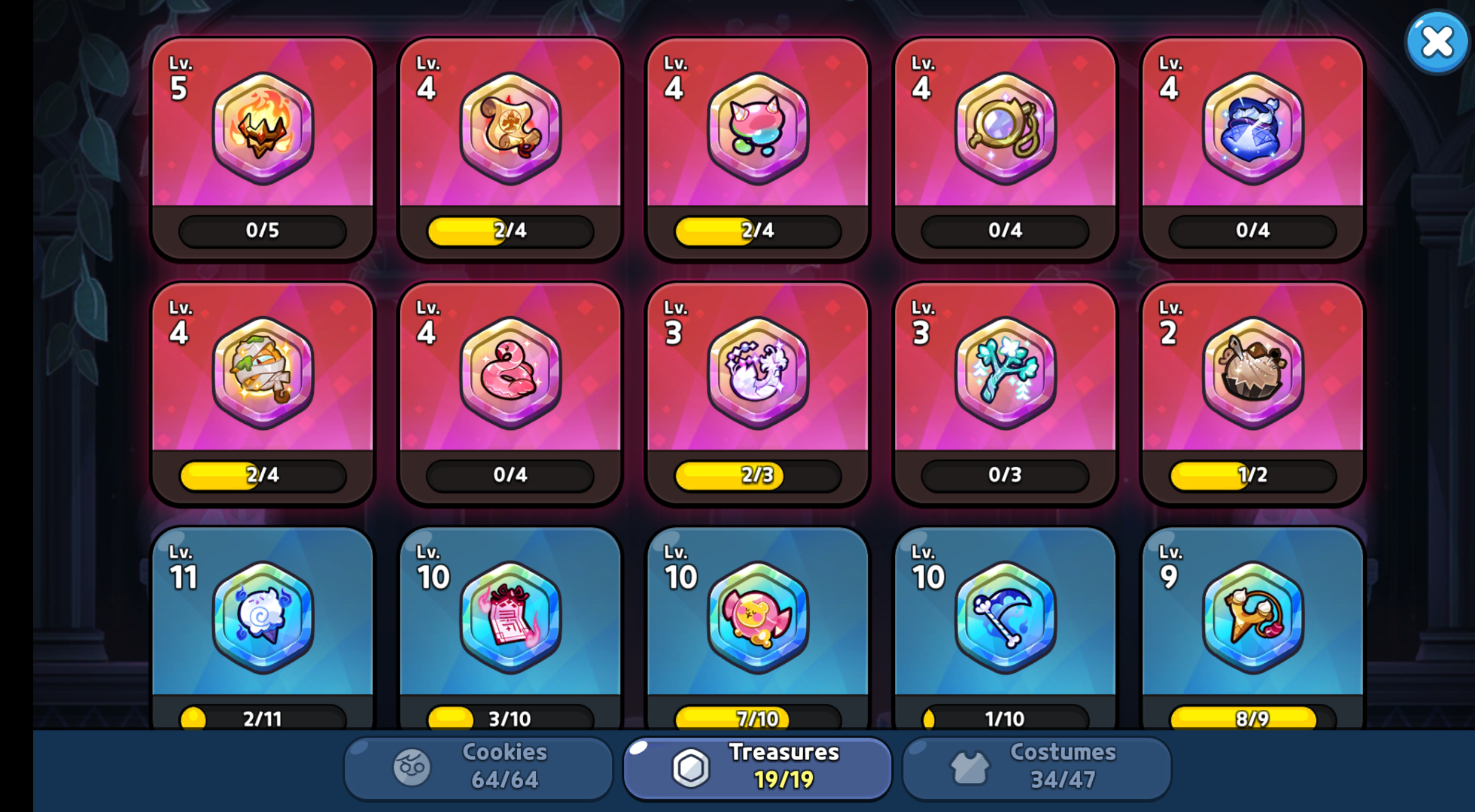Select the pink talisman paper treasure
The width and height of the screenshot is (1475, 812).
click(x=510, y=629)
